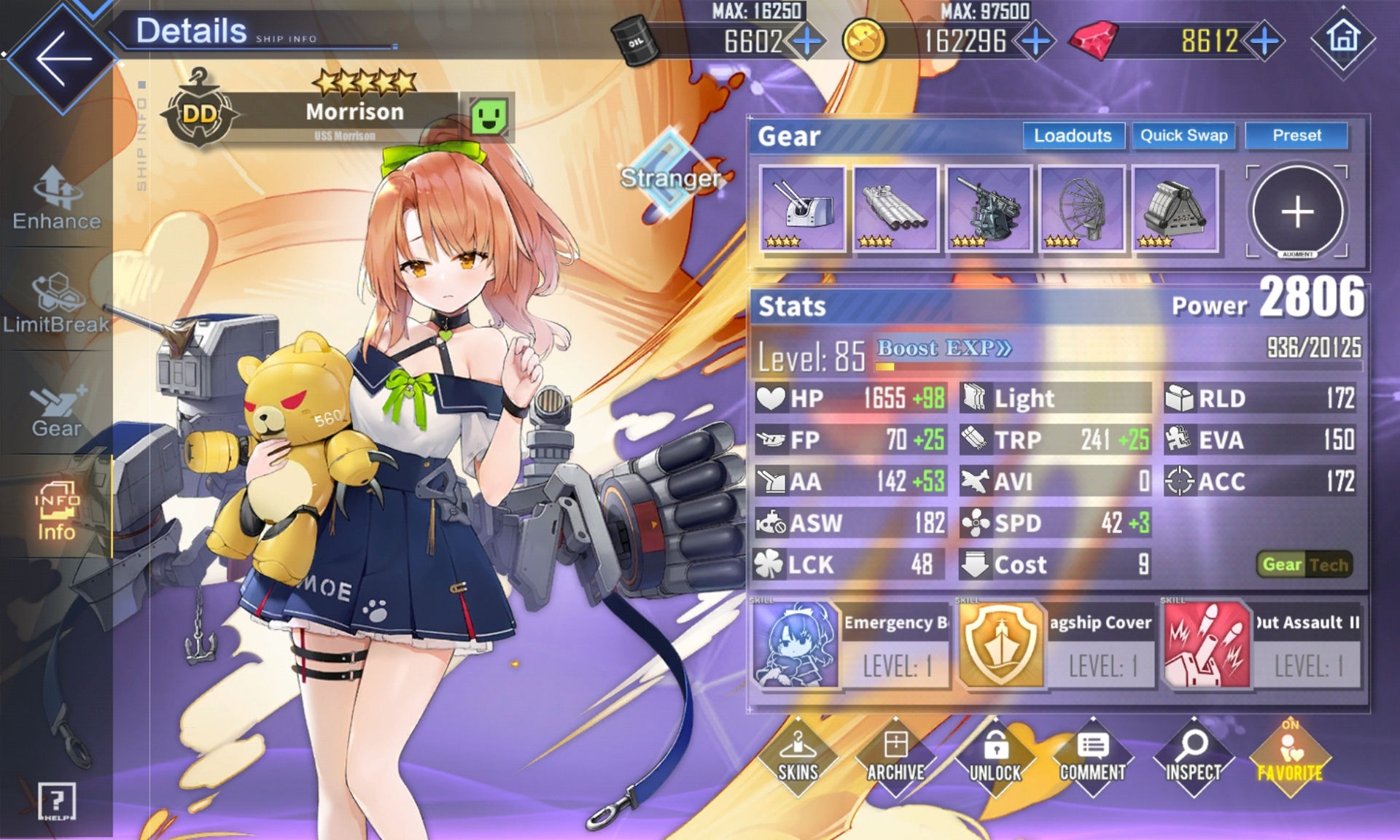Go back with the arrow button
1400x840 pixels.
pos(62,58)
